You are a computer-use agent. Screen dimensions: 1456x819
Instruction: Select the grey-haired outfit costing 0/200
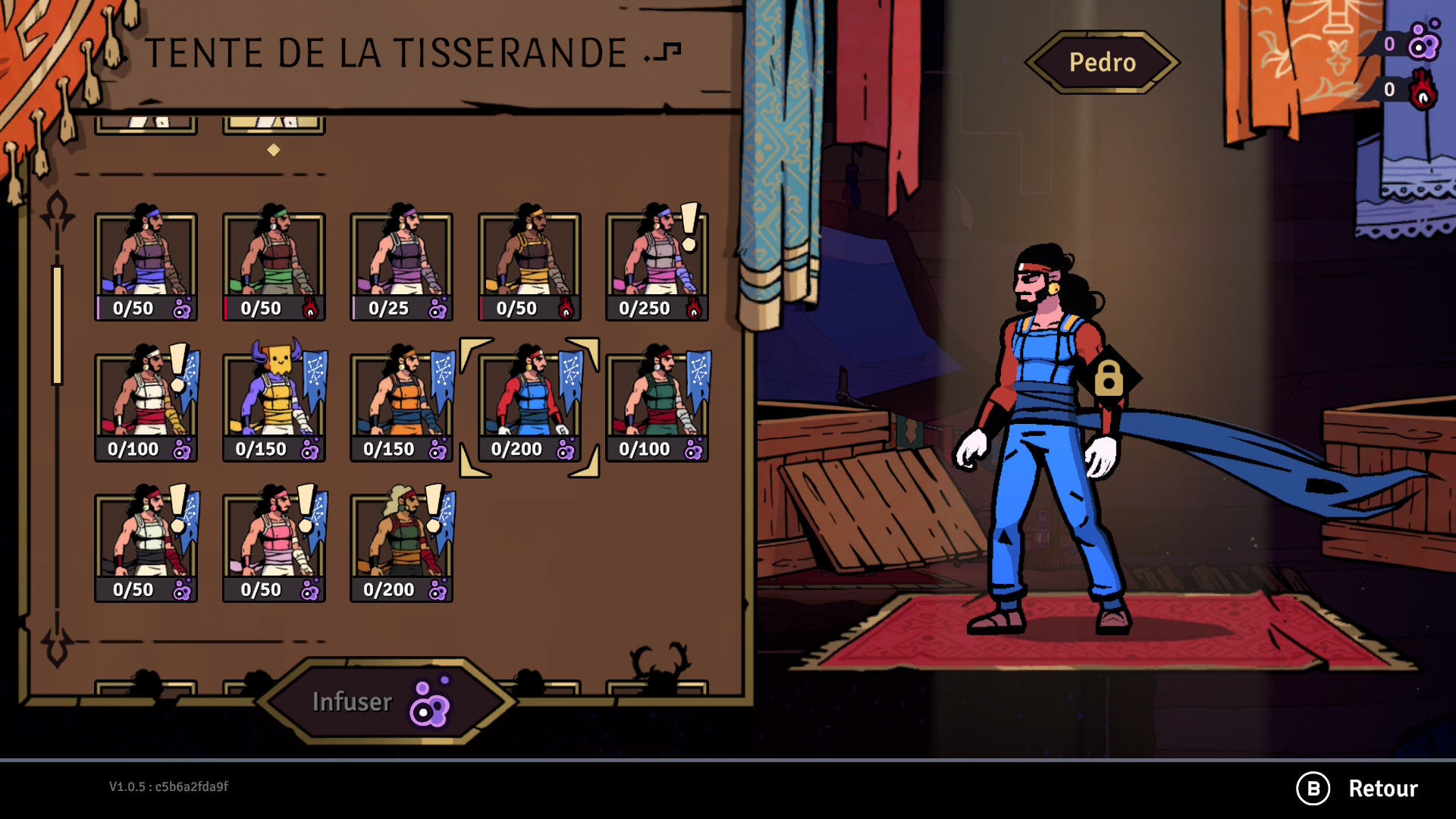(401, 547)
